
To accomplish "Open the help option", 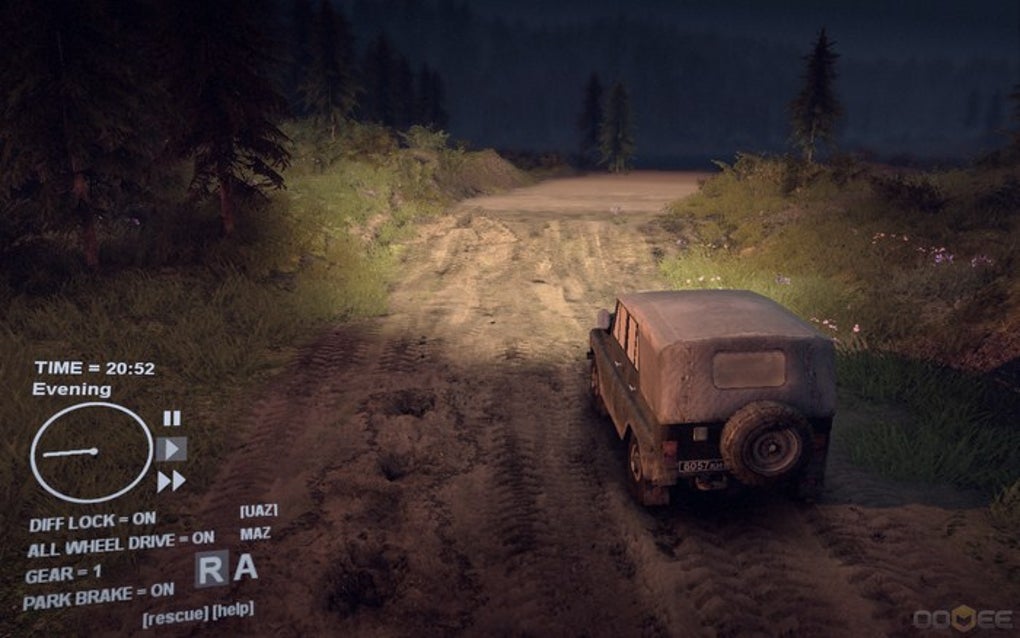I will click(x=233, y=609).
